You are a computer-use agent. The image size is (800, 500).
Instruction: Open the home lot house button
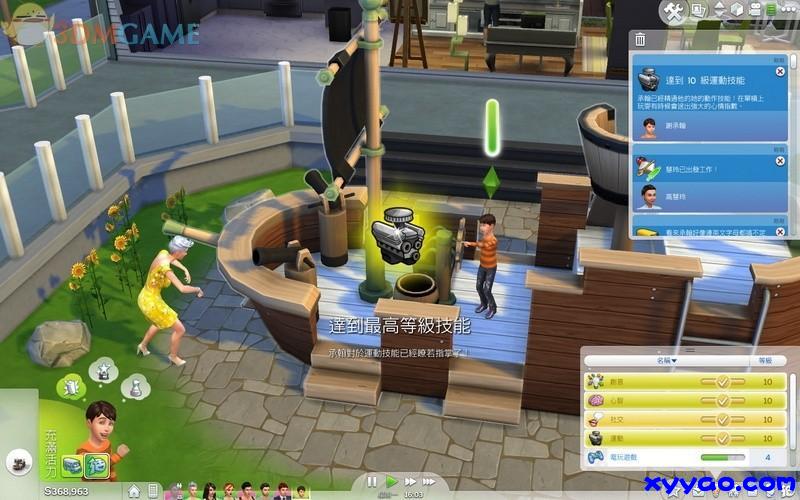click(133, 491)
